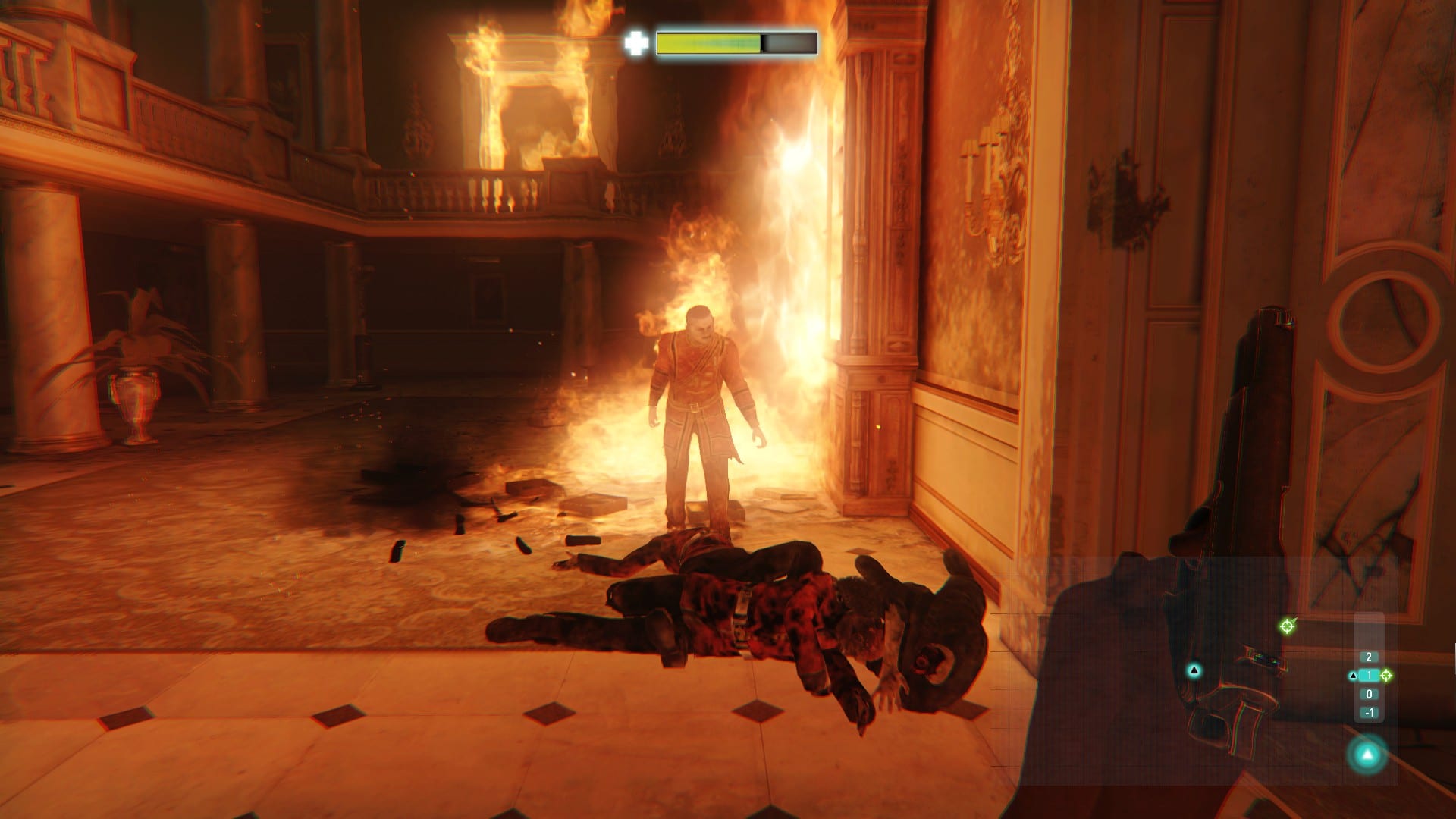Image resolution: width=1456 pixels, height=819 pixels.
Task: Pick basement floor -1 on the level indicator
Action: [1369, 713]
